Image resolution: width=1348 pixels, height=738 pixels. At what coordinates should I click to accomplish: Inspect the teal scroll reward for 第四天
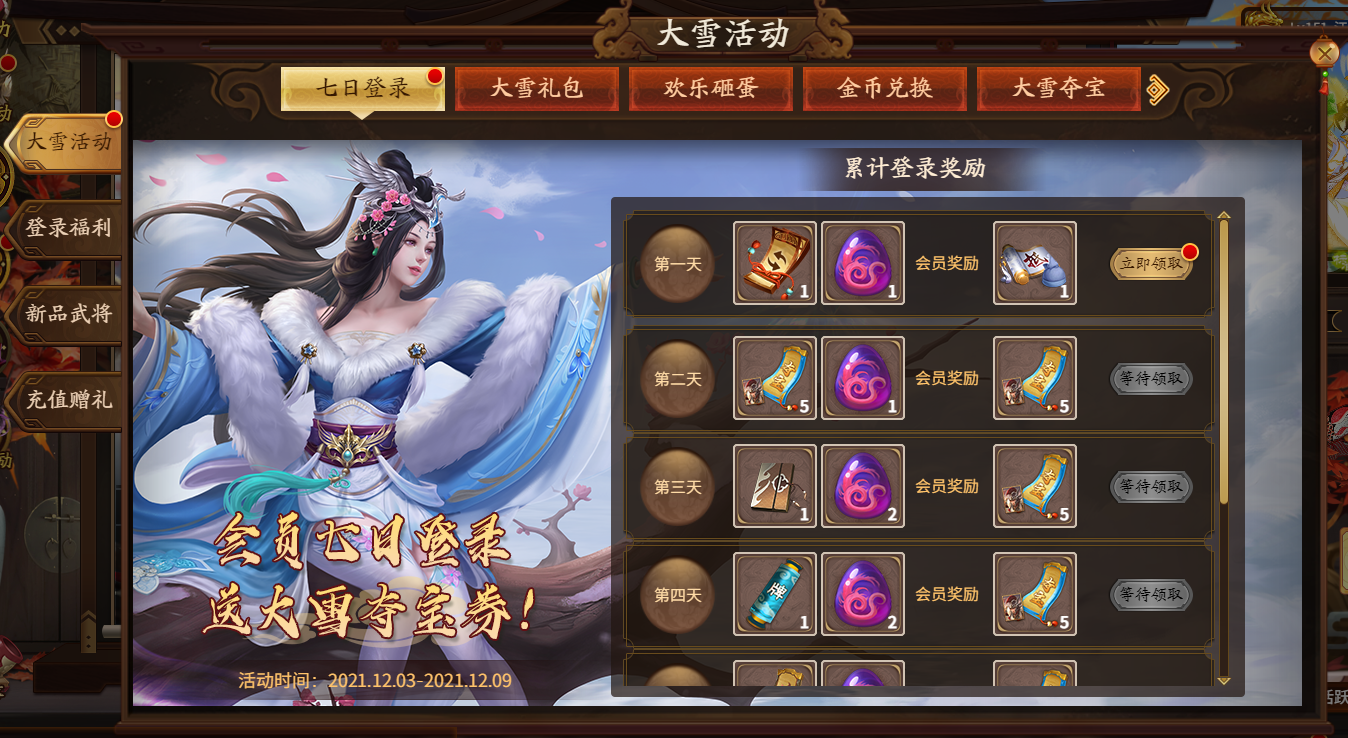[x=775, y=594]
